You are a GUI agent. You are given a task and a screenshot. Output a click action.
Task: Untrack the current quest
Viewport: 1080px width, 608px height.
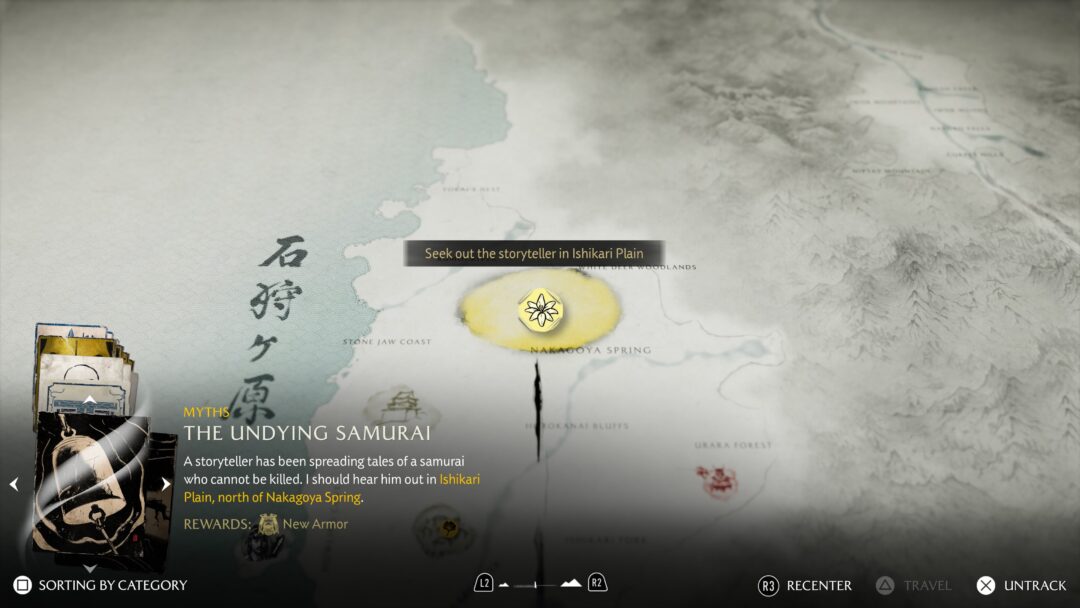click(x=1021, y=585)
